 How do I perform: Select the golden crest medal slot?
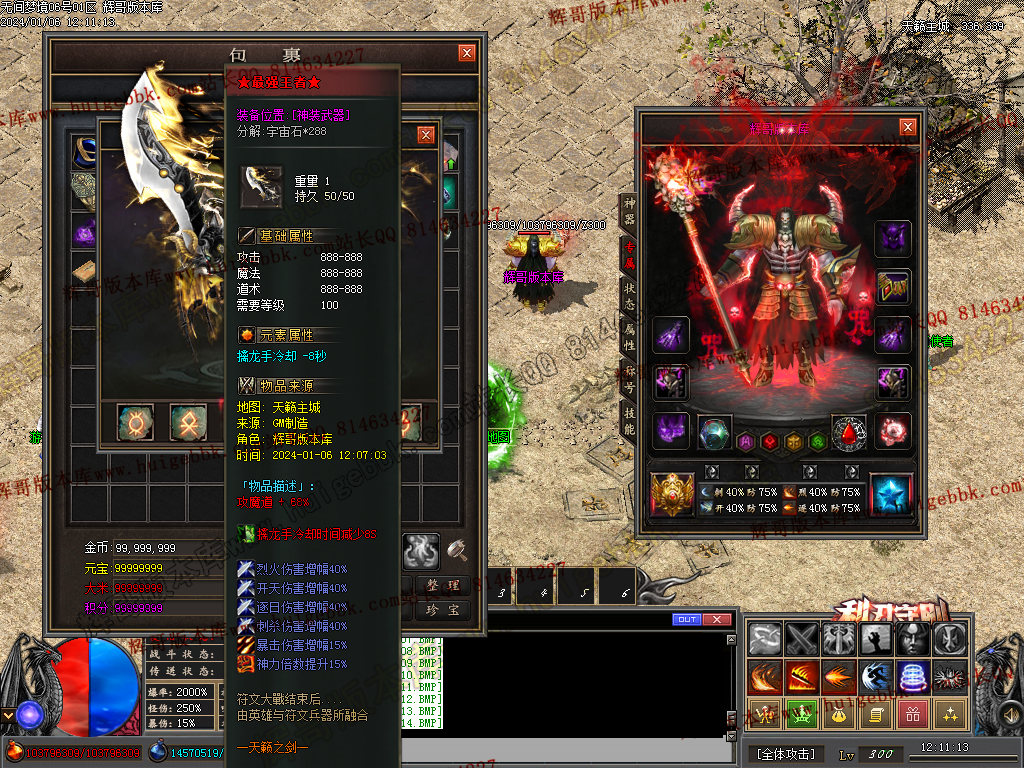672,493
